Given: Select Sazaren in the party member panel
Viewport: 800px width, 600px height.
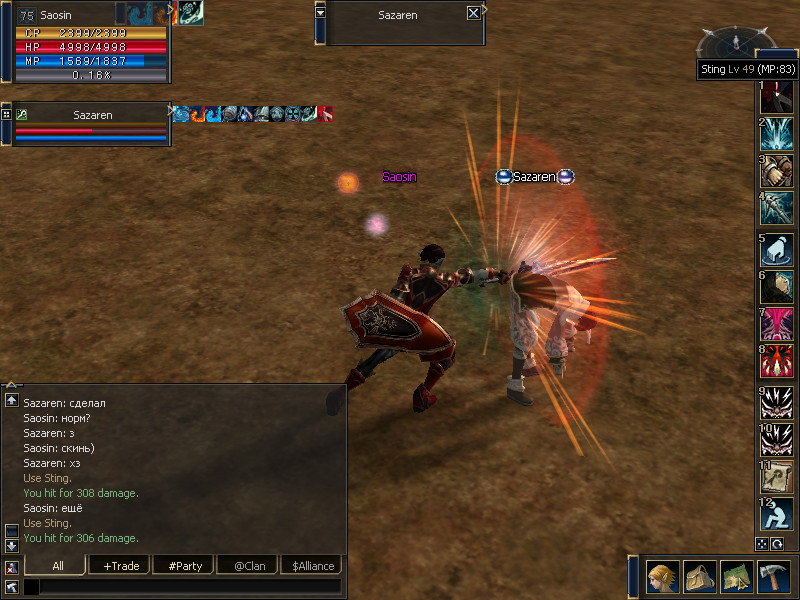Looking at the screenshot, I should coord(92,115).
